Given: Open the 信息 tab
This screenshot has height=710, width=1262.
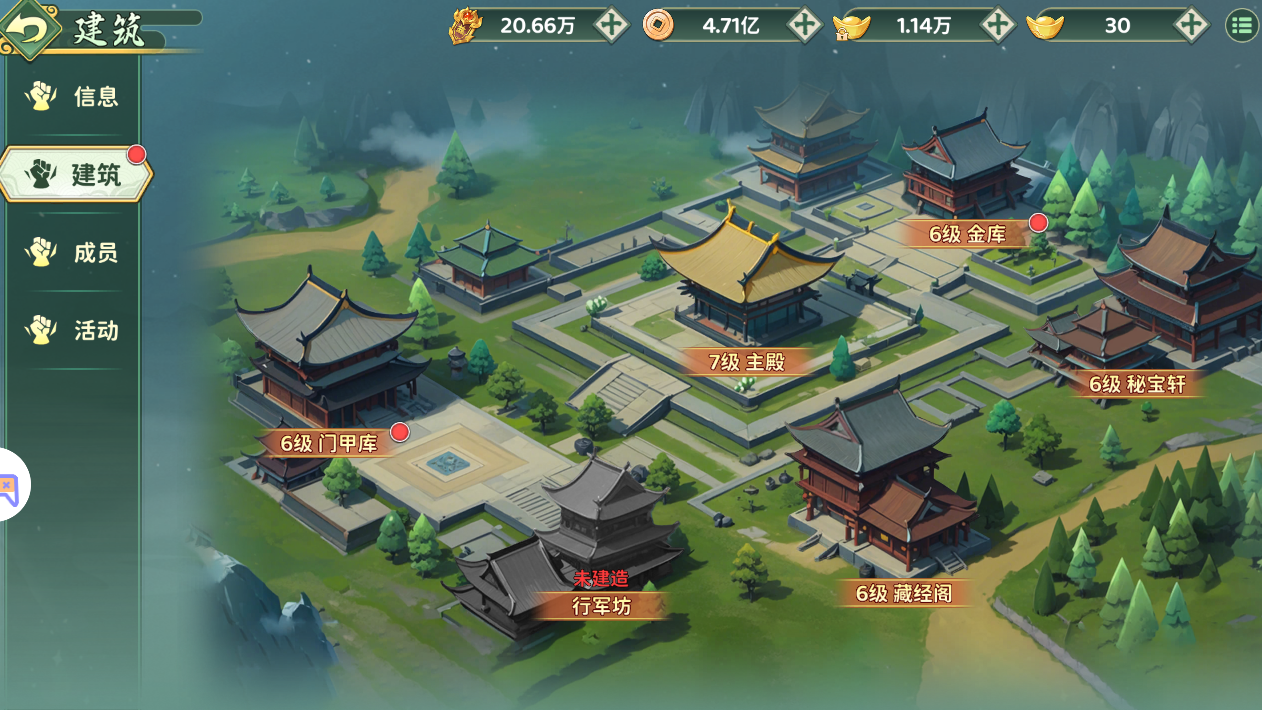Looking at the screenshot, I should tap(72, 96).
